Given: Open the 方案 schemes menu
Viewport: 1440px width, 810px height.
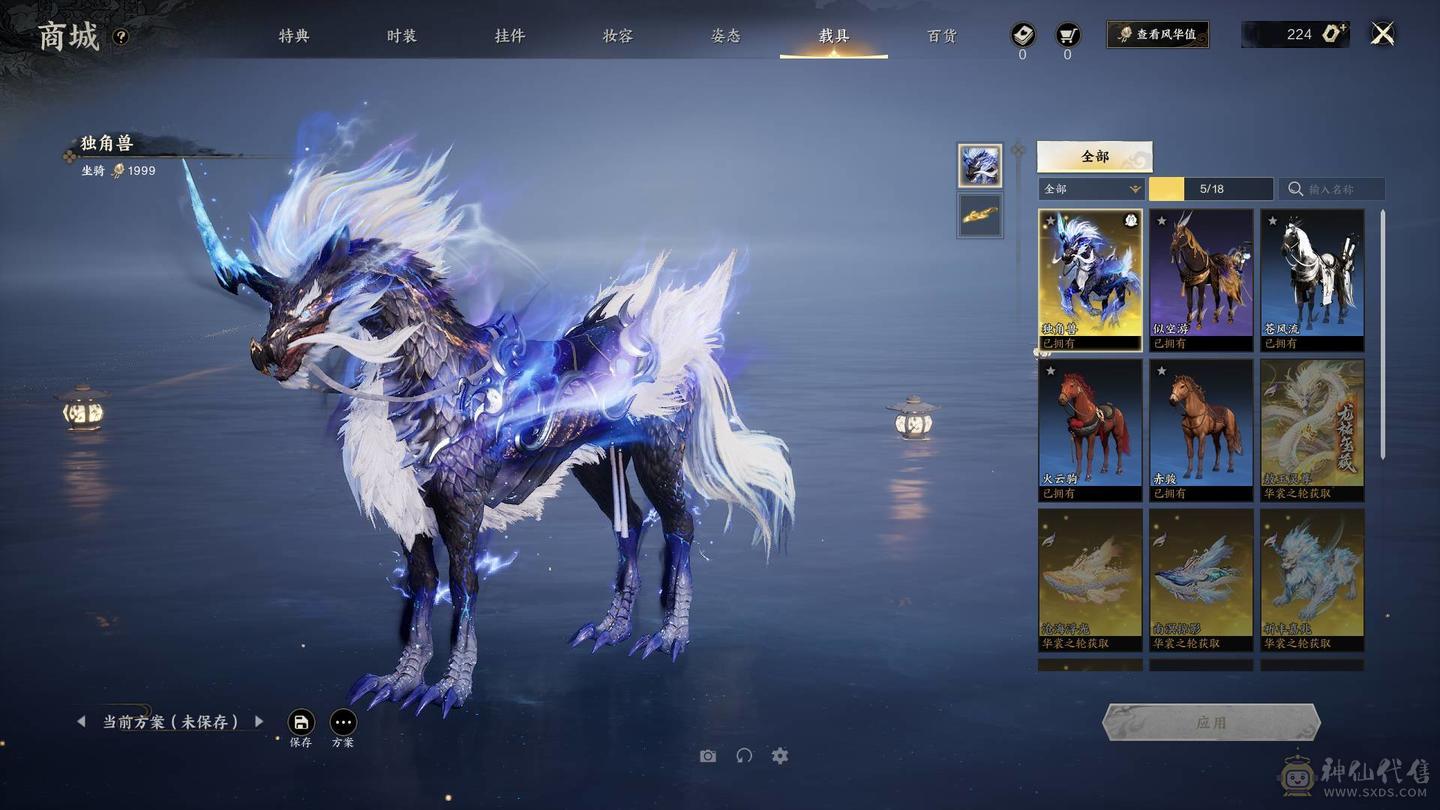Looking at the screenshot, I should coord(343,723).
